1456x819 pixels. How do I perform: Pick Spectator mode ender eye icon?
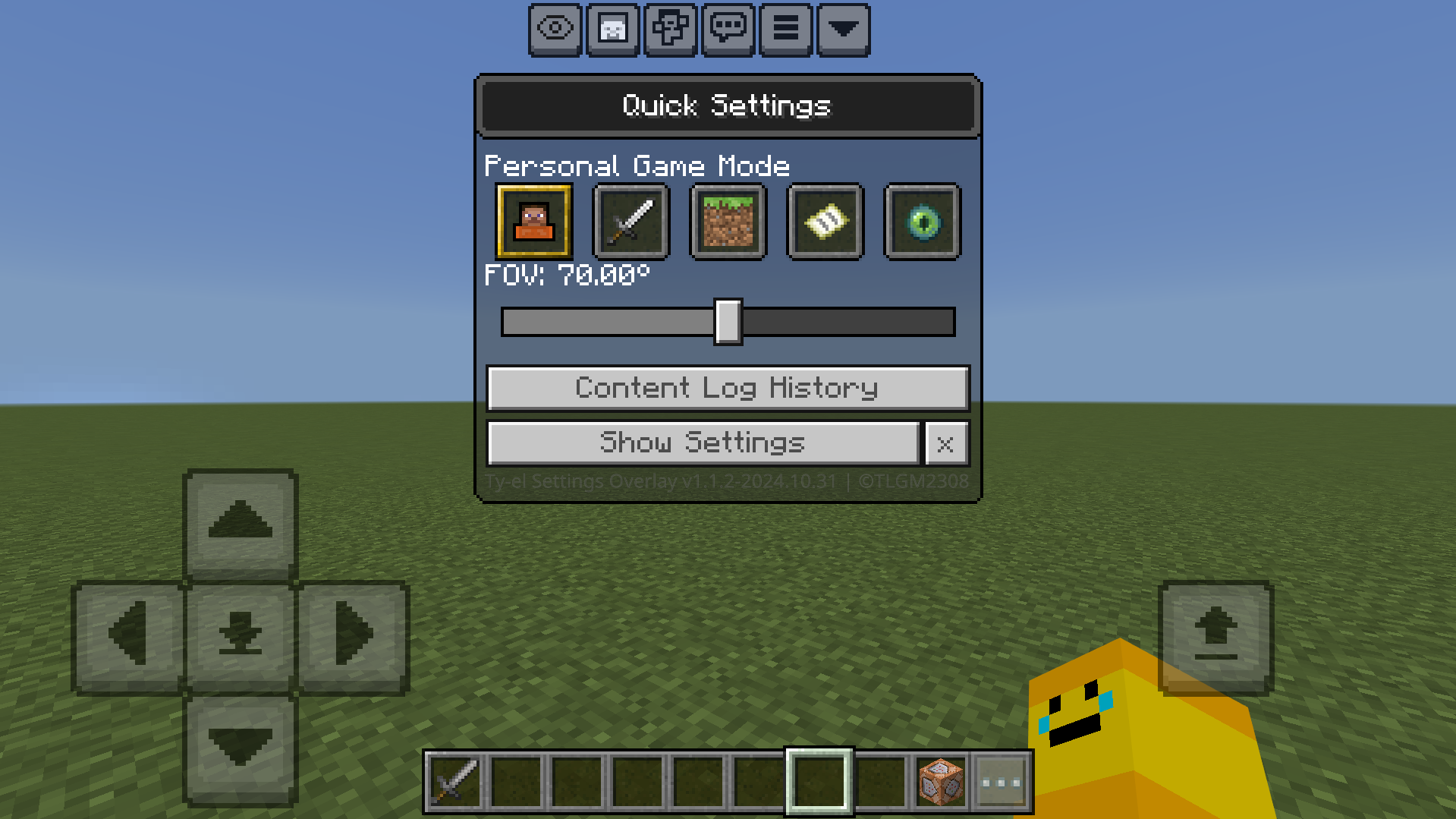click(x=921, y=222)
